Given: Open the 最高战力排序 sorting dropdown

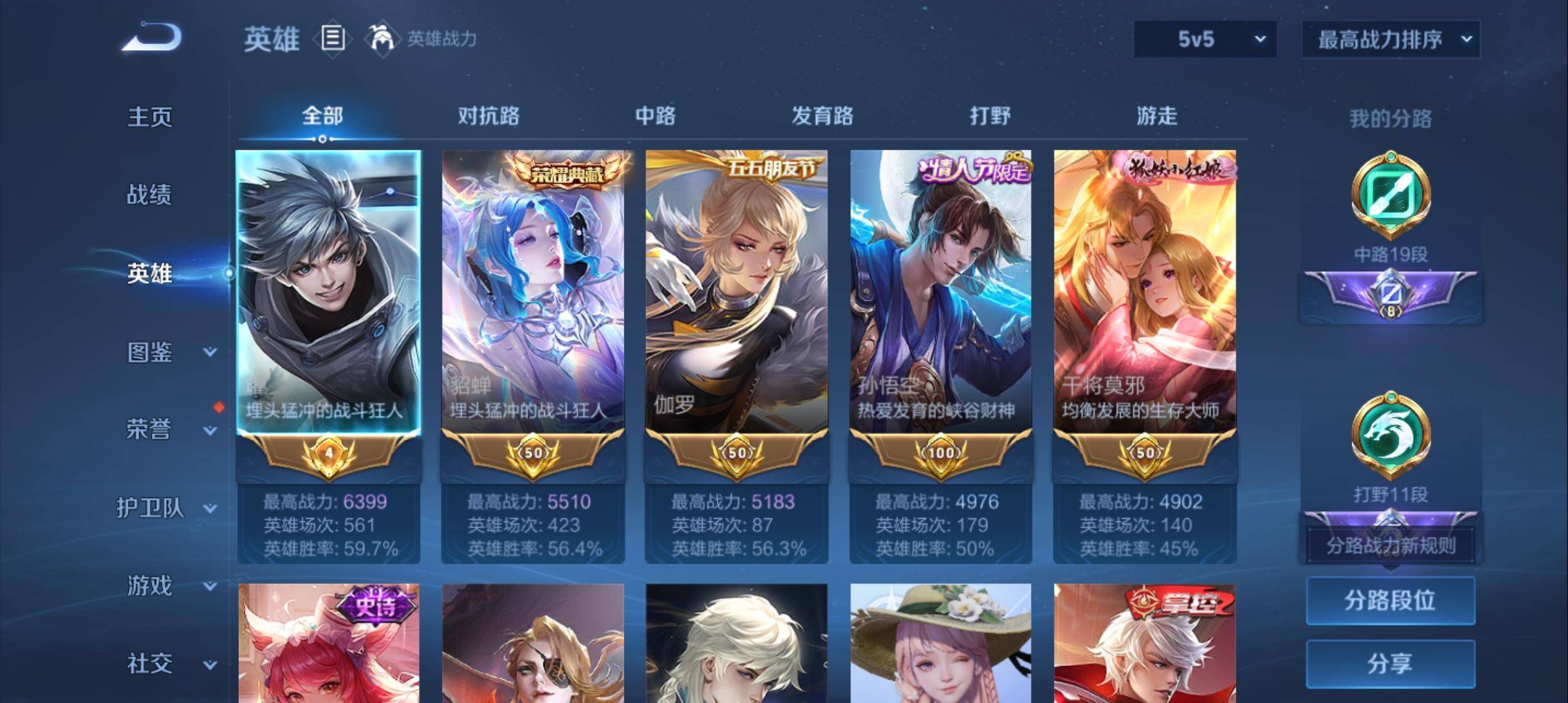Looking at the screenshot, I should tap(1390, 39).
